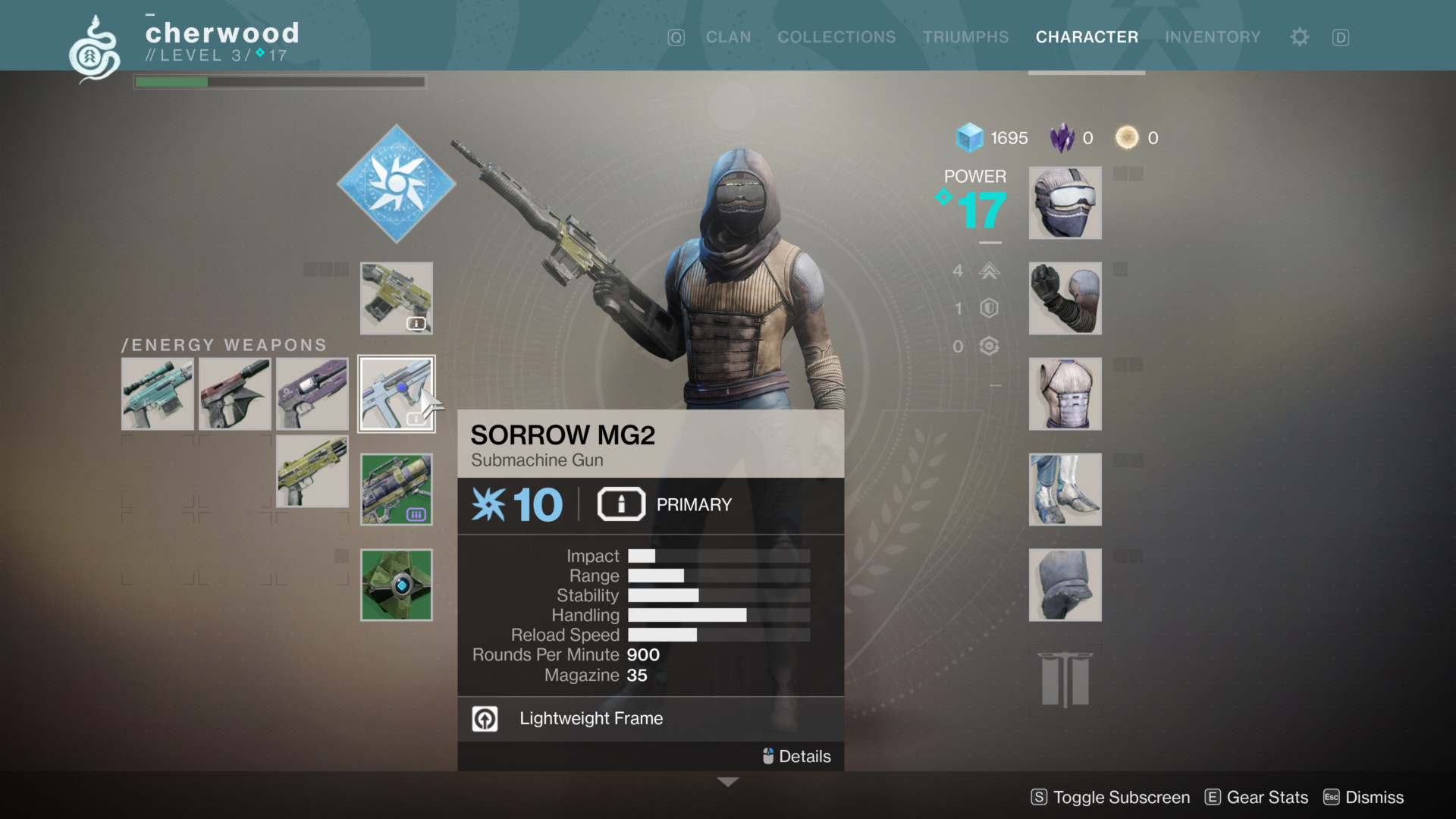Click the Primary ammo icon on the tooltip
The width and height of the screenshot is (1456, 819).
click(620, 504)
